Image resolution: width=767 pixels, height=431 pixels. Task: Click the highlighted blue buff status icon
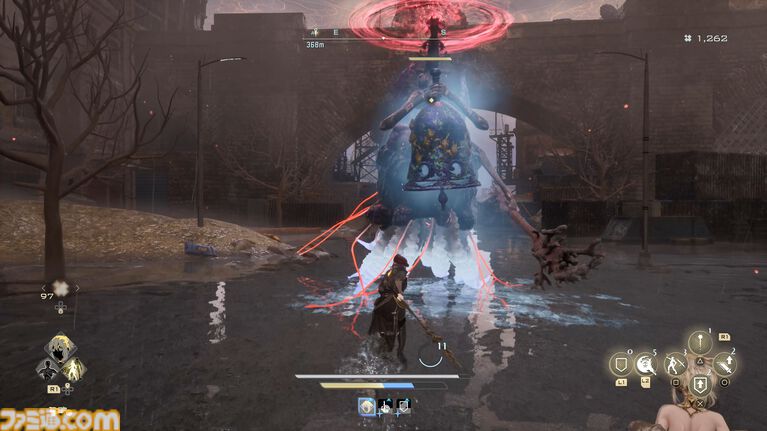(x=367, y=405)
